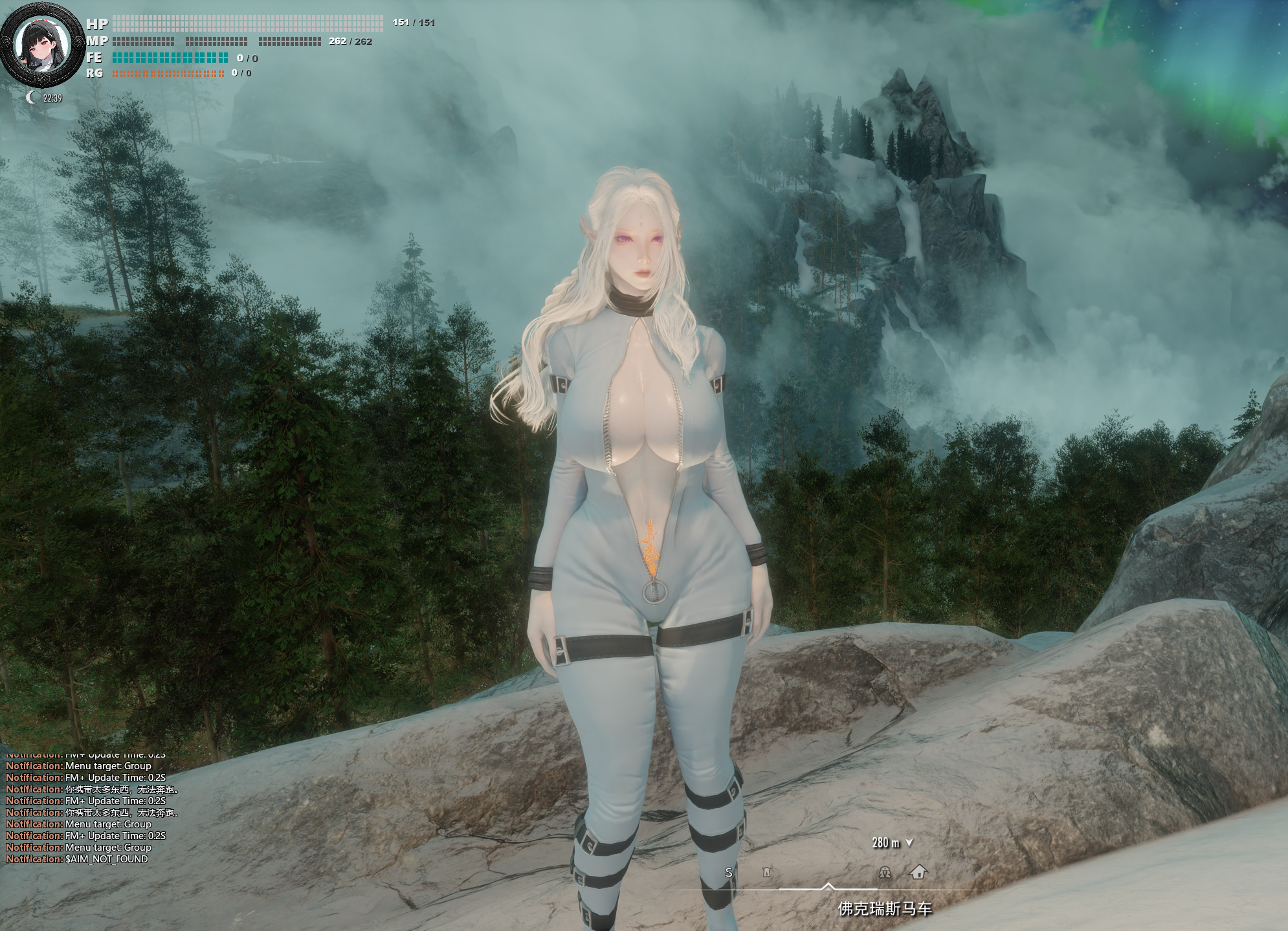
Task: Select the tower marker on the compass
Action: [767, 873]
